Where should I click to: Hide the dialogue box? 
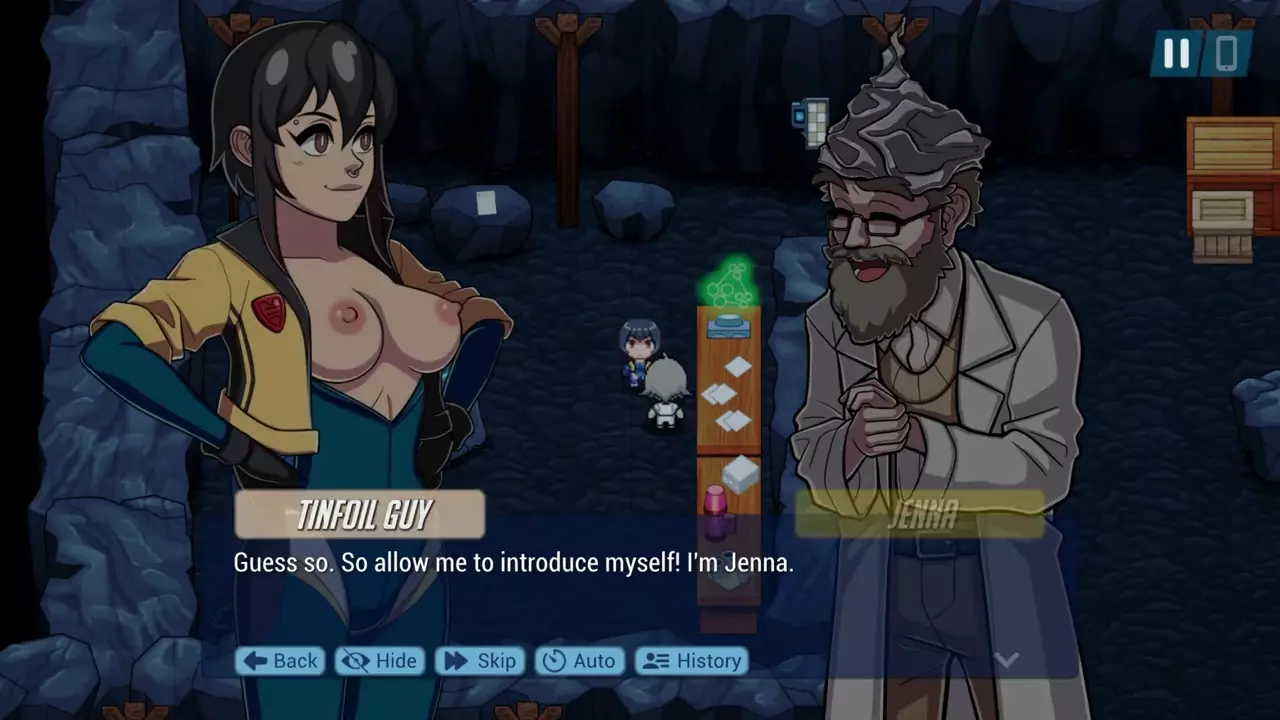click(x=379, y=661)
